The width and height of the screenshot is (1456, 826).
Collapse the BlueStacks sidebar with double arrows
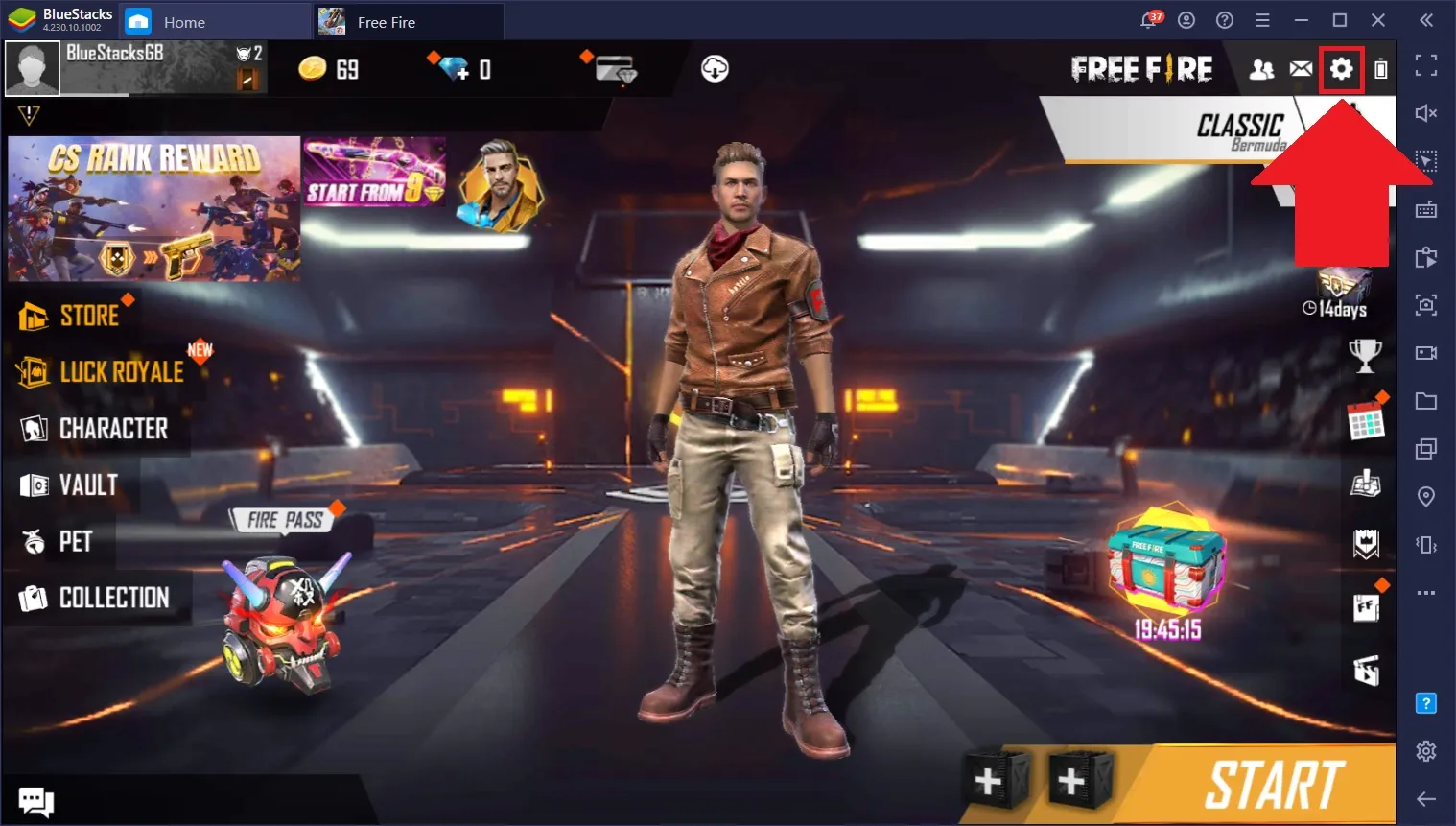1426,19
